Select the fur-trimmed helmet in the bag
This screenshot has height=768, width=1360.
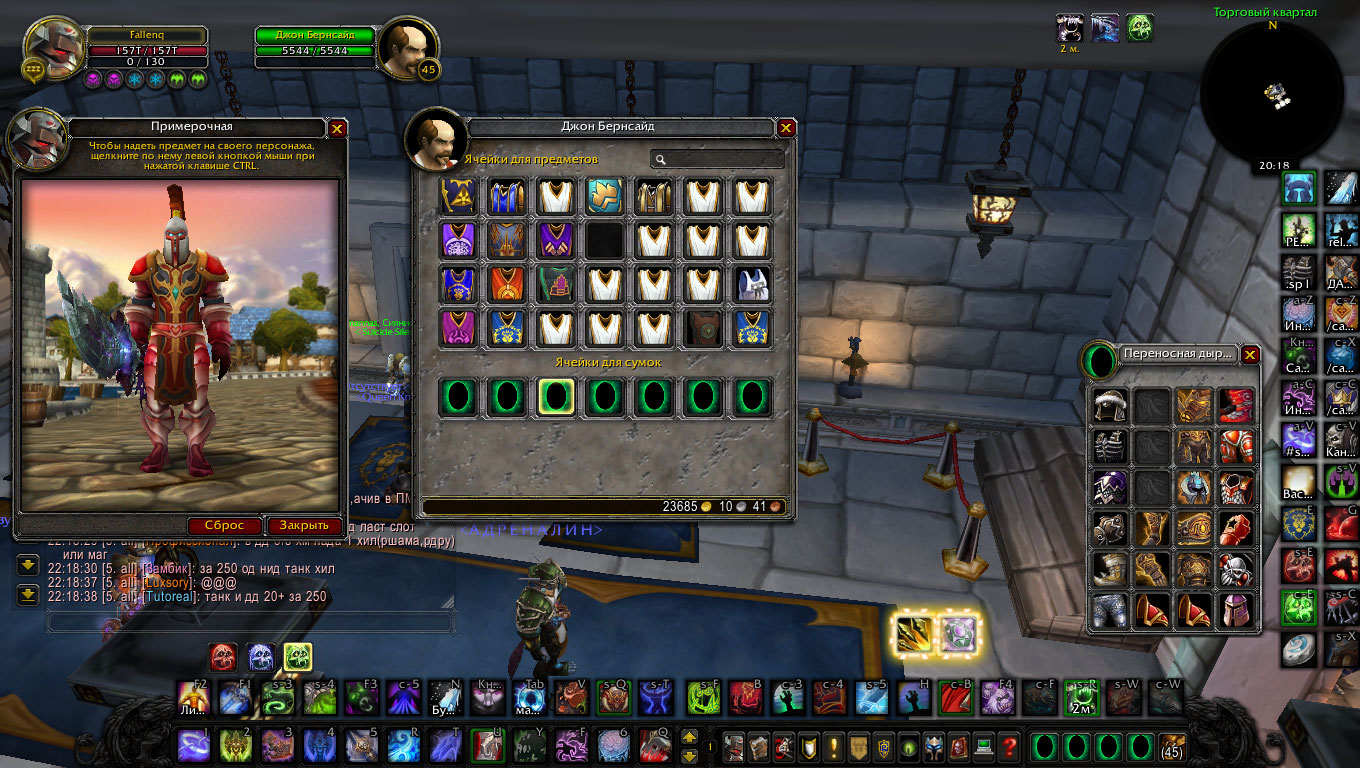1110,405
